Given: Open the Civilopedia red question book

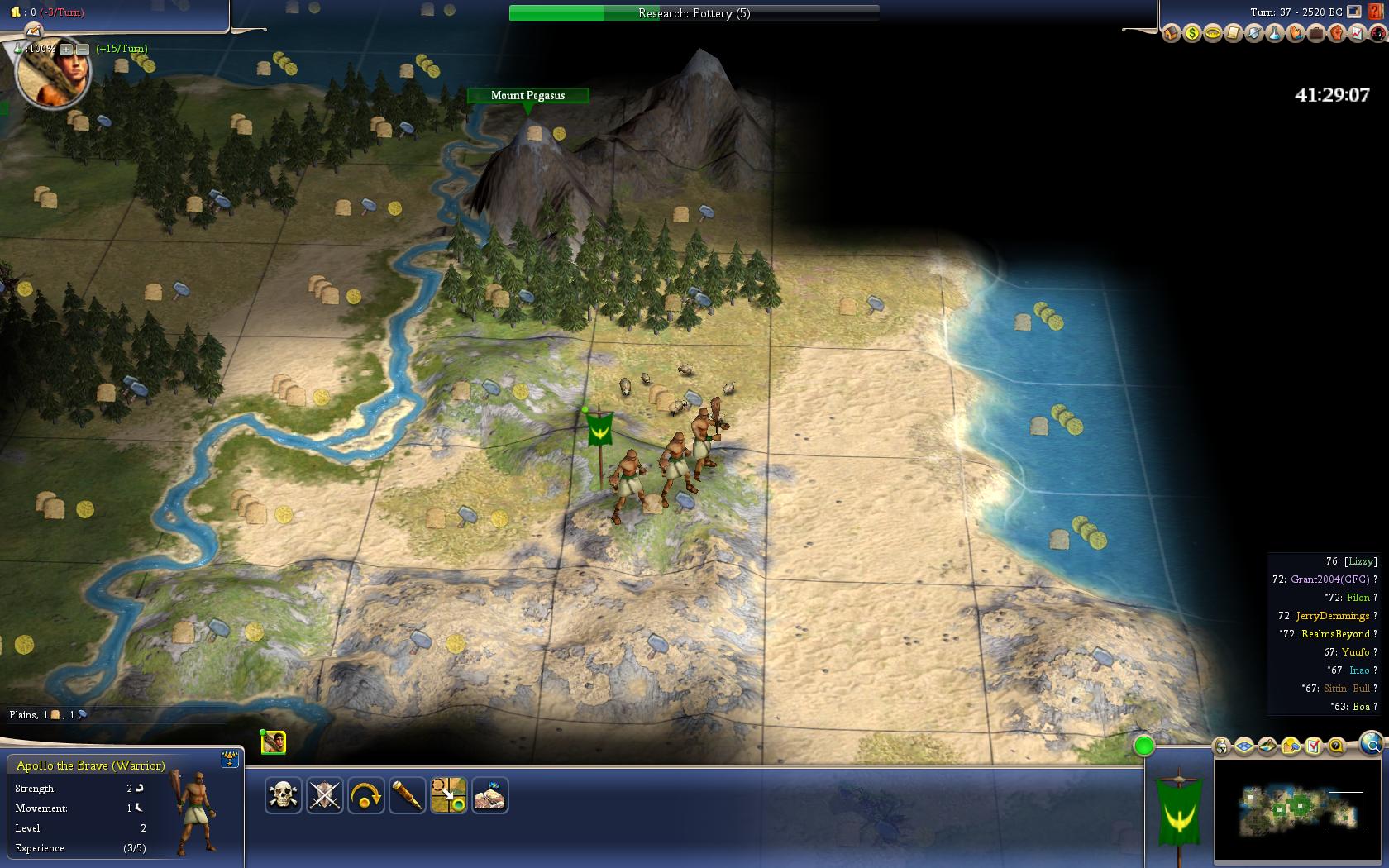Looking at the screenshot, I should (x=1377, y=34).
